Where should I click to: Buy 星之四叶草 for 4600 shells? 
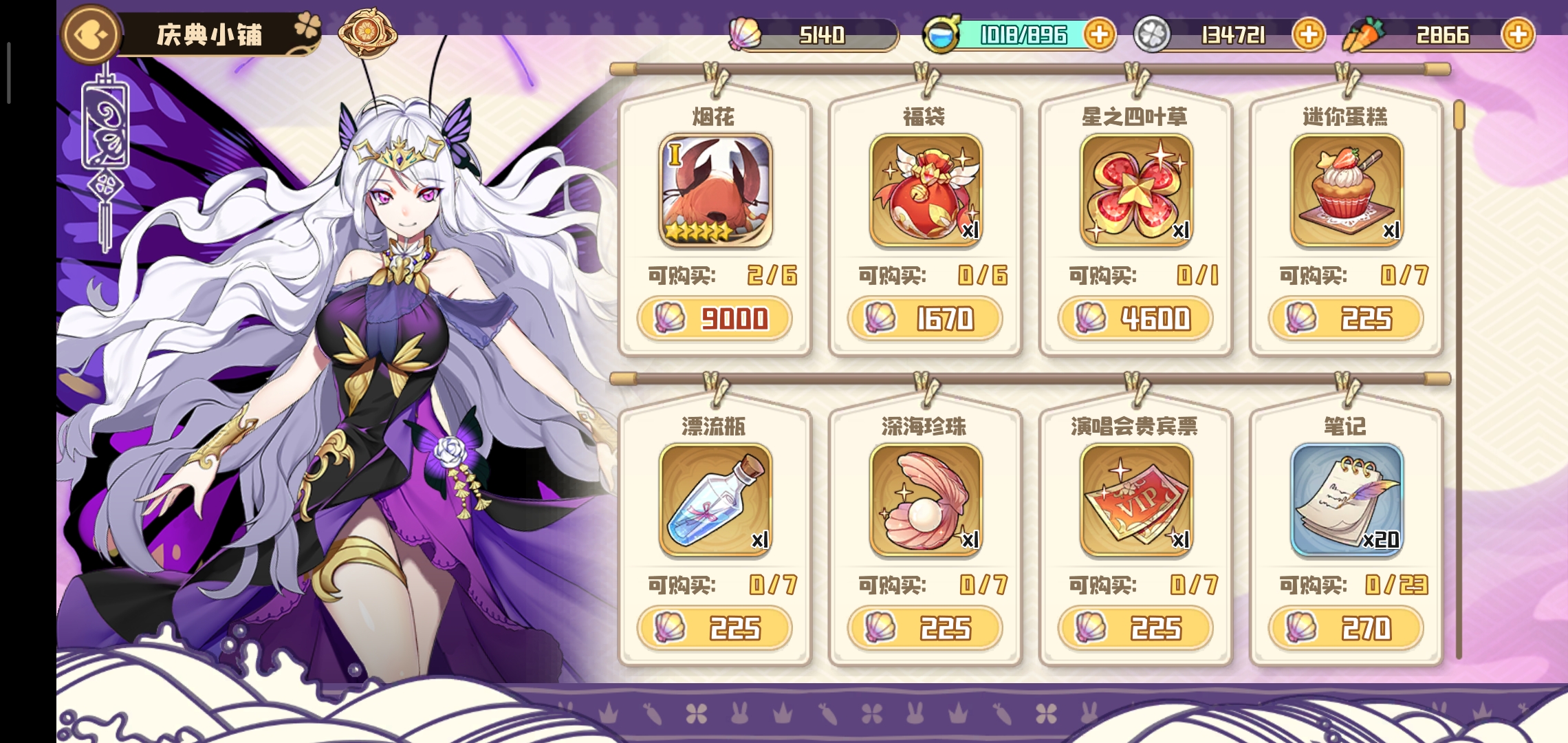(1135, 319)
